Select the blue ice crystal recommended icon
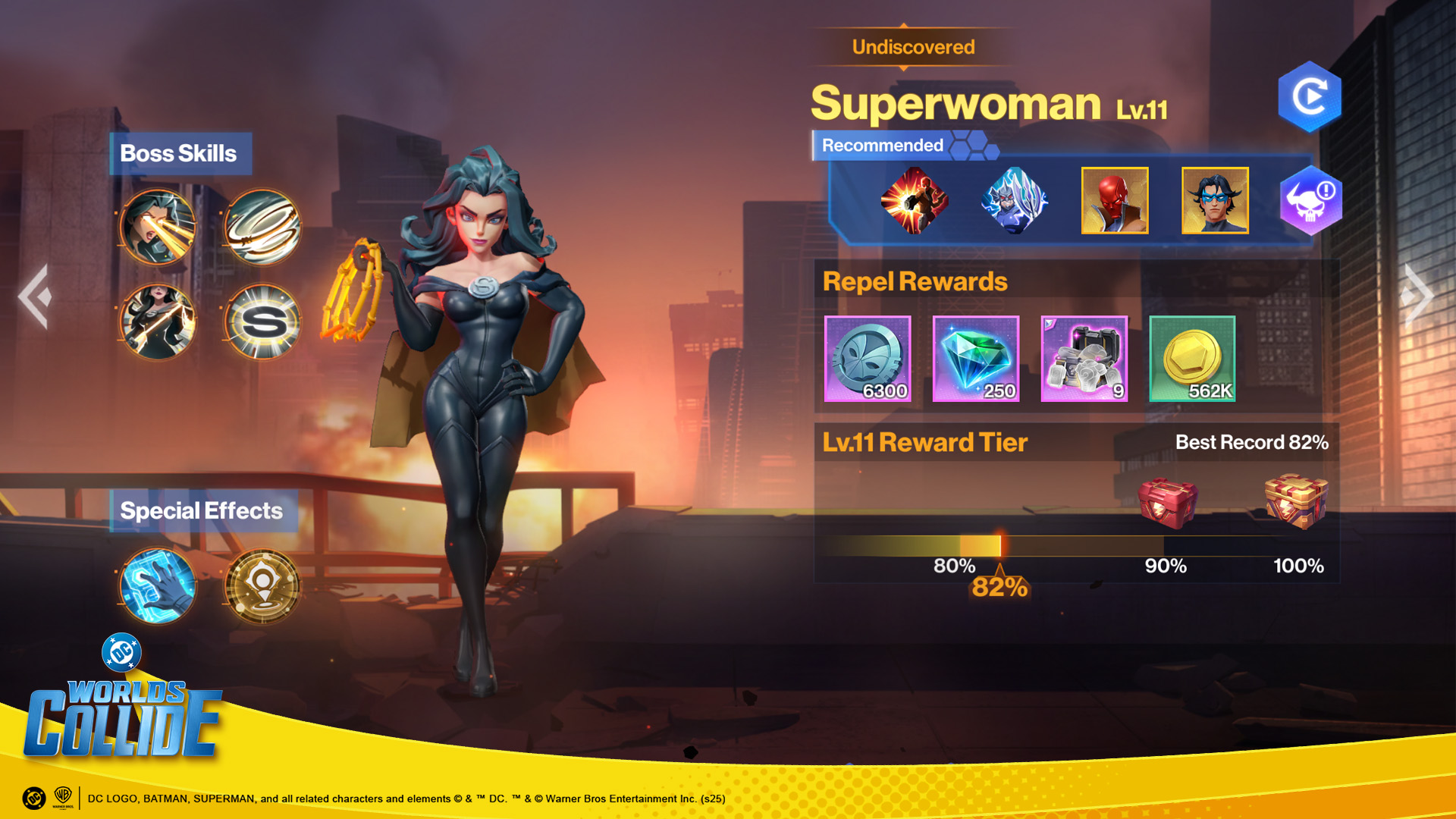The image size is (1456, 819). tap(1015, 200)
